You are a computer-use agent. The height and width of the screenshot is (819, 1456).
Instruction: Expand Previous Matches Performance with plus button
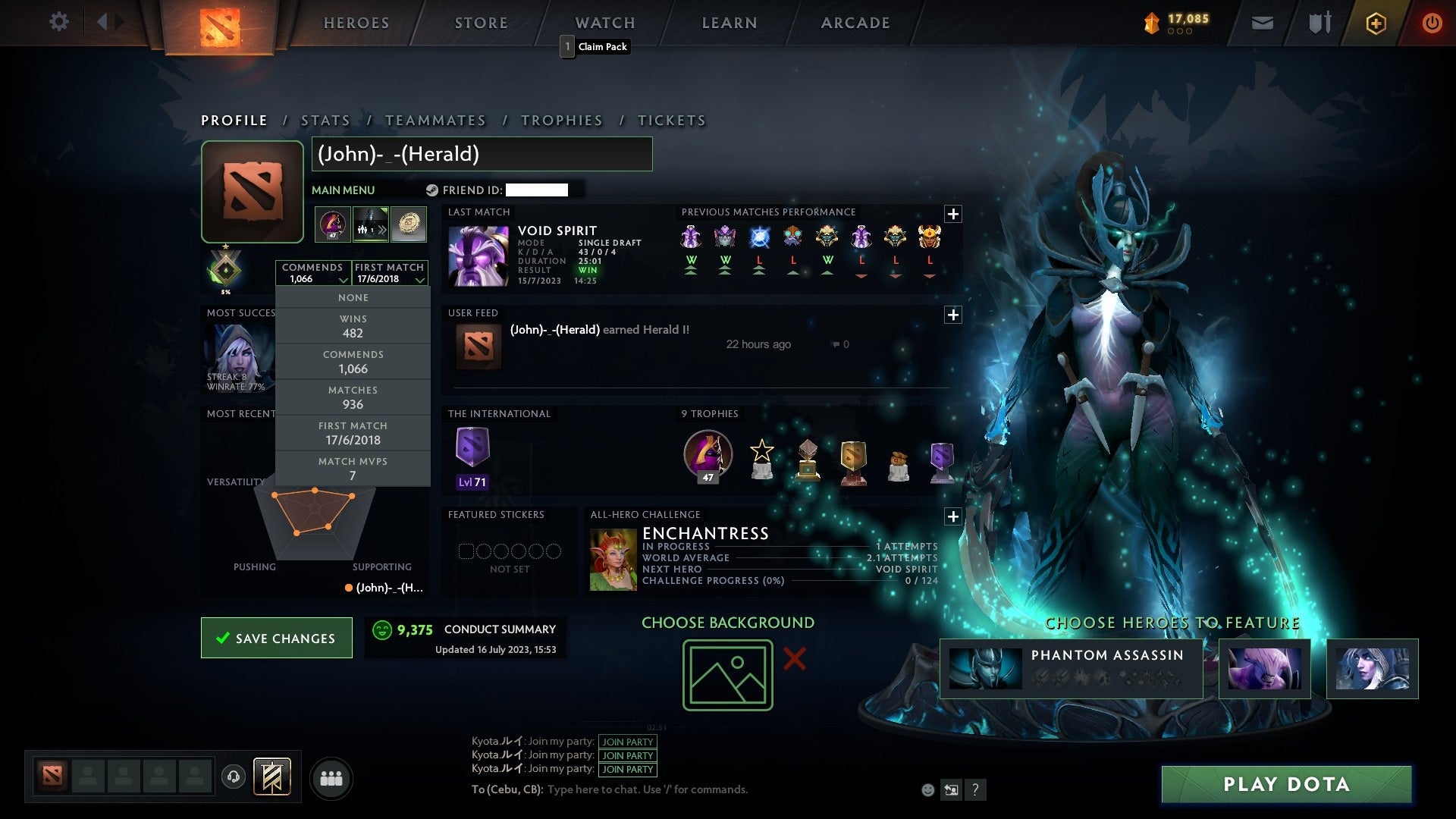click(953, 215)
